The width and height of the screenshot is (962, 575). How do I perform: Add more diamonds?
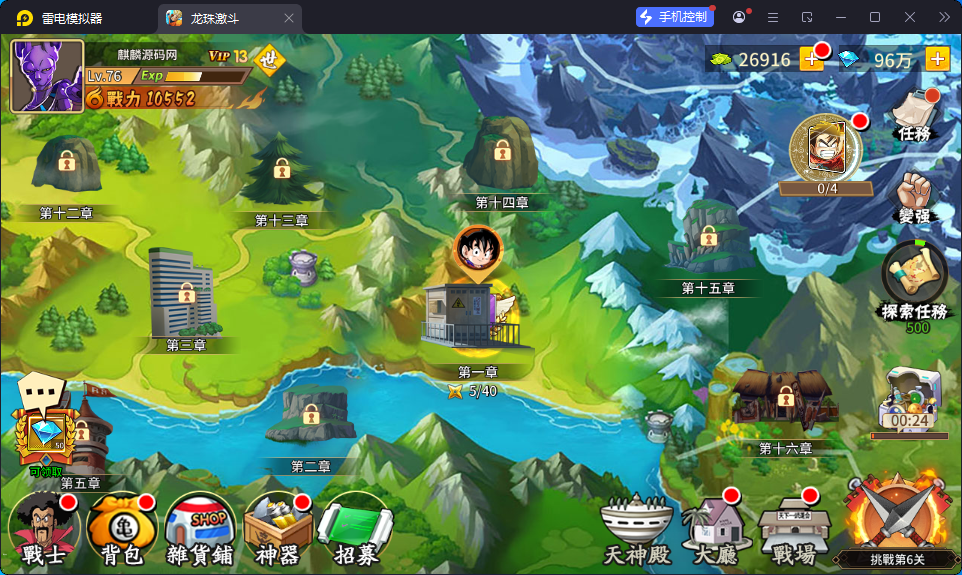pyautogui.click(x=937, y=60)
